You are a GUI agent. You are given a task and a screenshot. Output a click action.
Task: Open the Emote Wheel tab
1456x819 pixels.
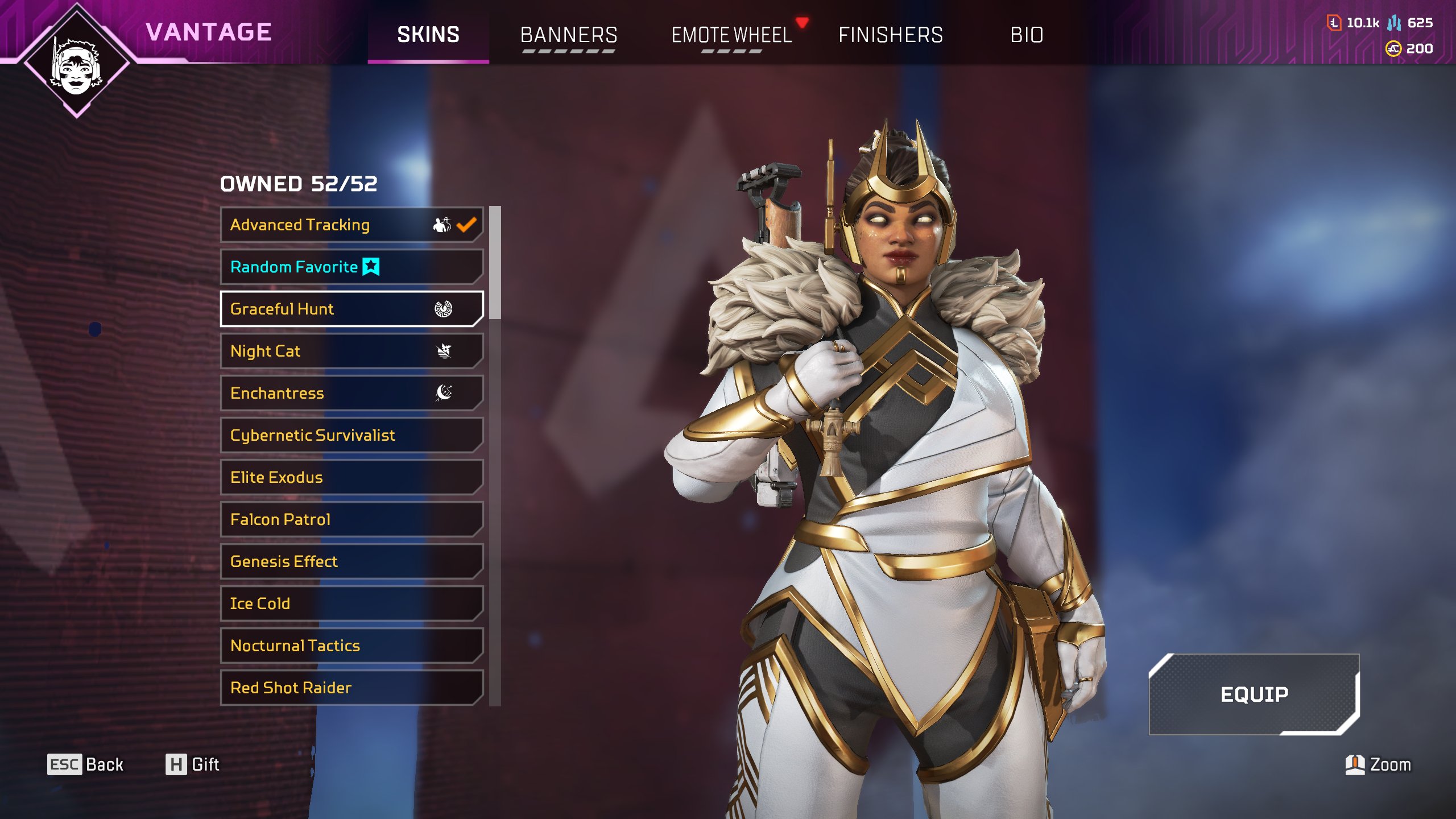click(x=731, y=35)
